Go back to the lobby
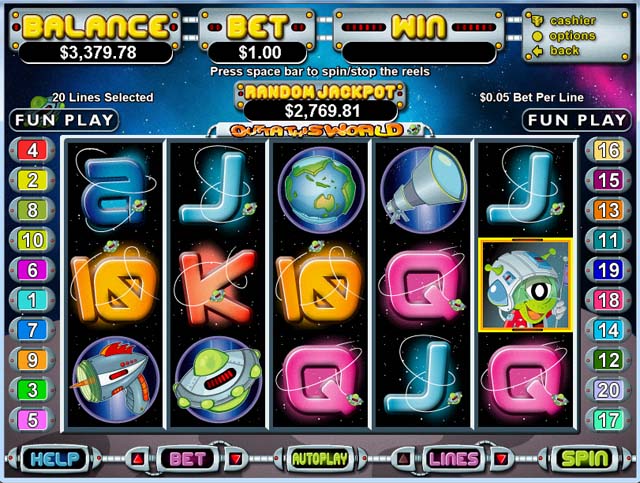Viewport: 640px width, 483px height. tap(565, 51)
